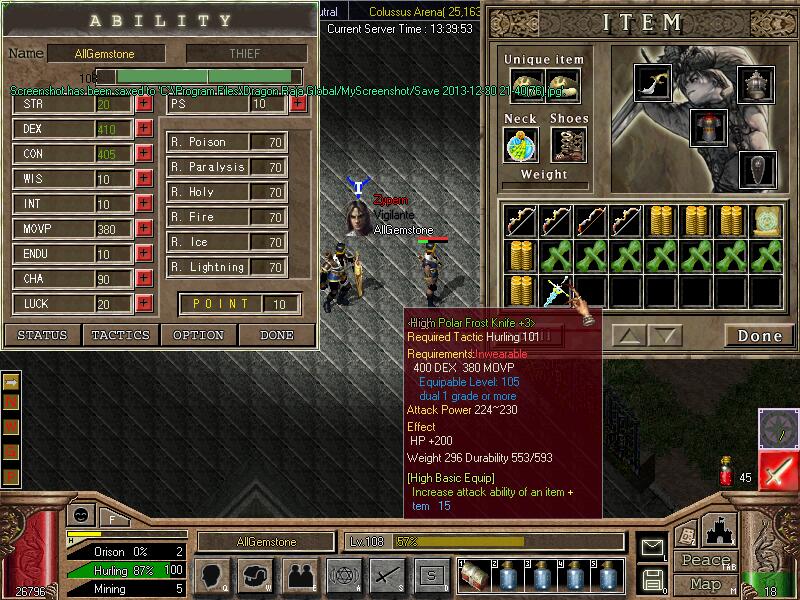Select the equipped shield slot

[756, 168]
